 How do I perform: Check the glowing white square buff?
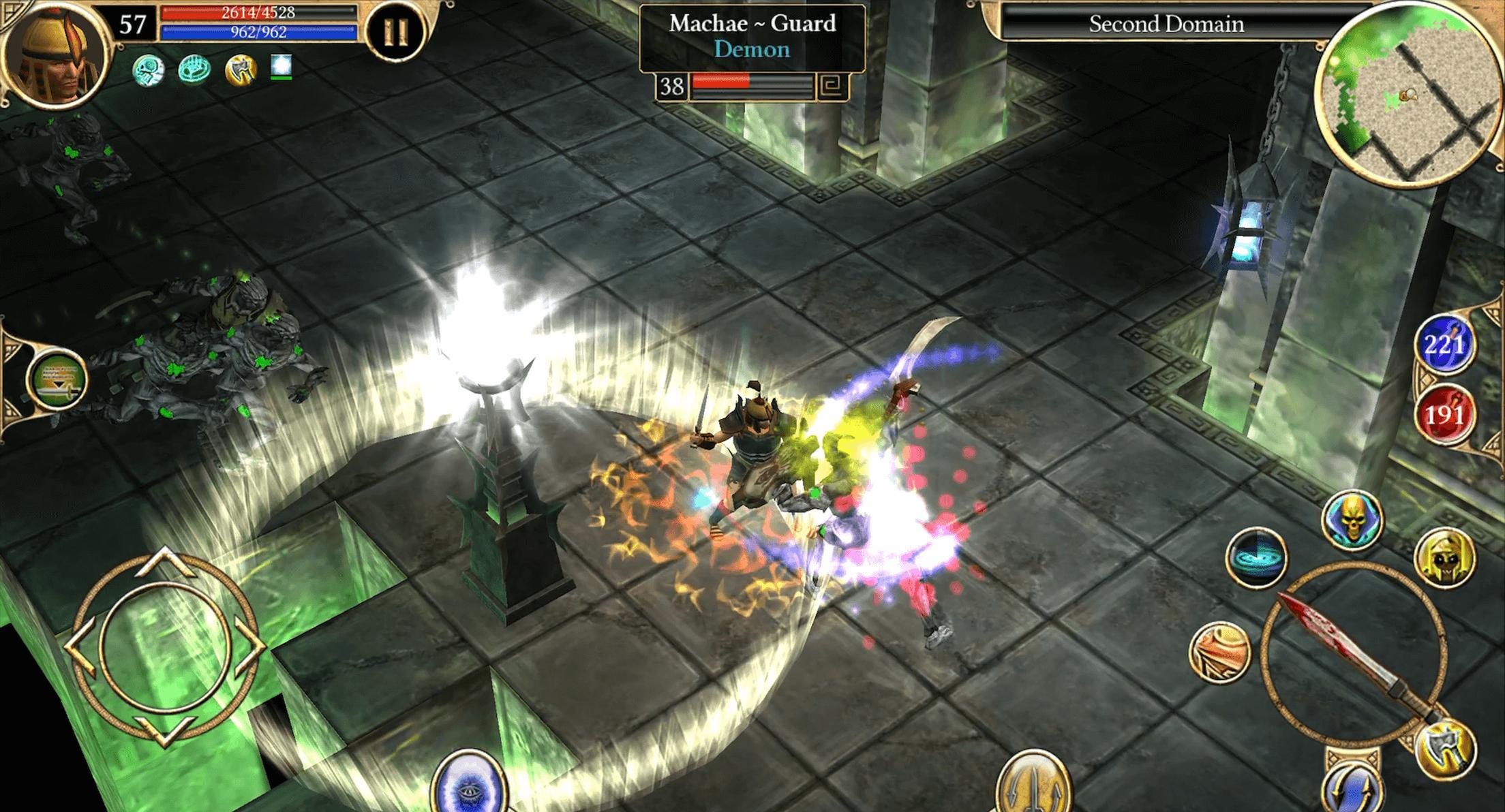coord(282,67)
